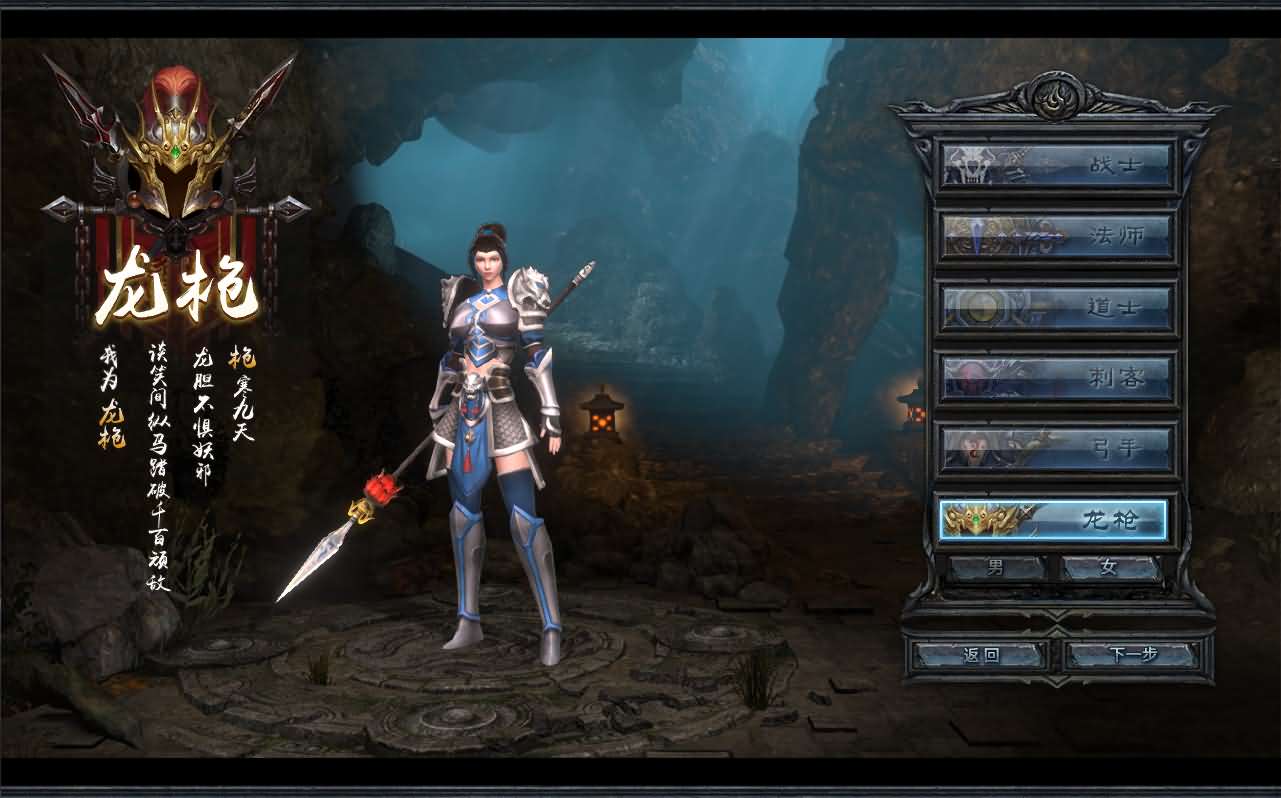Select the 战士 (Warrior) class
This screenshot has height=798, width=1281.
(1056, 165)
